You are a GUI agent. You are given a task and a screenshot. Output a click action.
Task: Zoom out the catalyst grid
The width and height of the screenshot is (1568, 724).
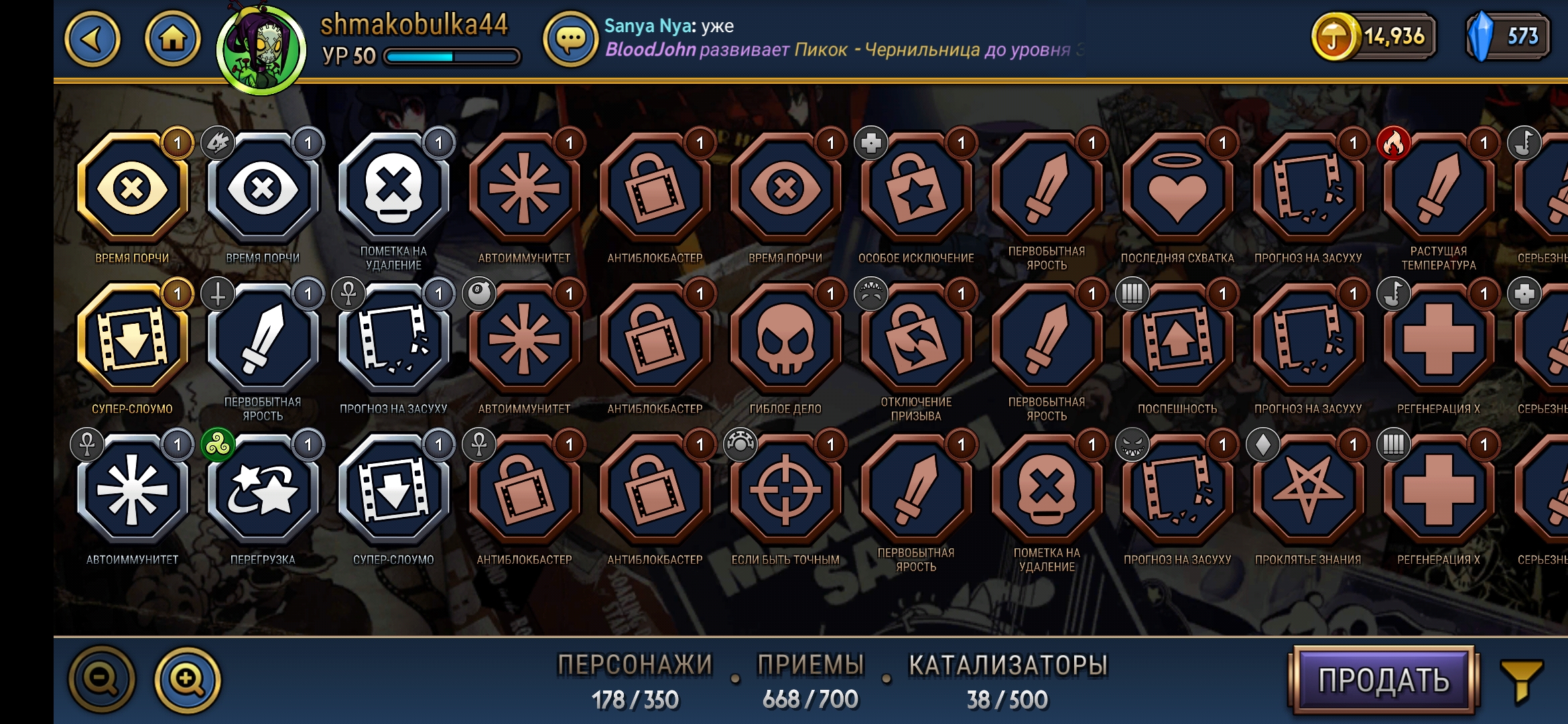pos(102,680)
